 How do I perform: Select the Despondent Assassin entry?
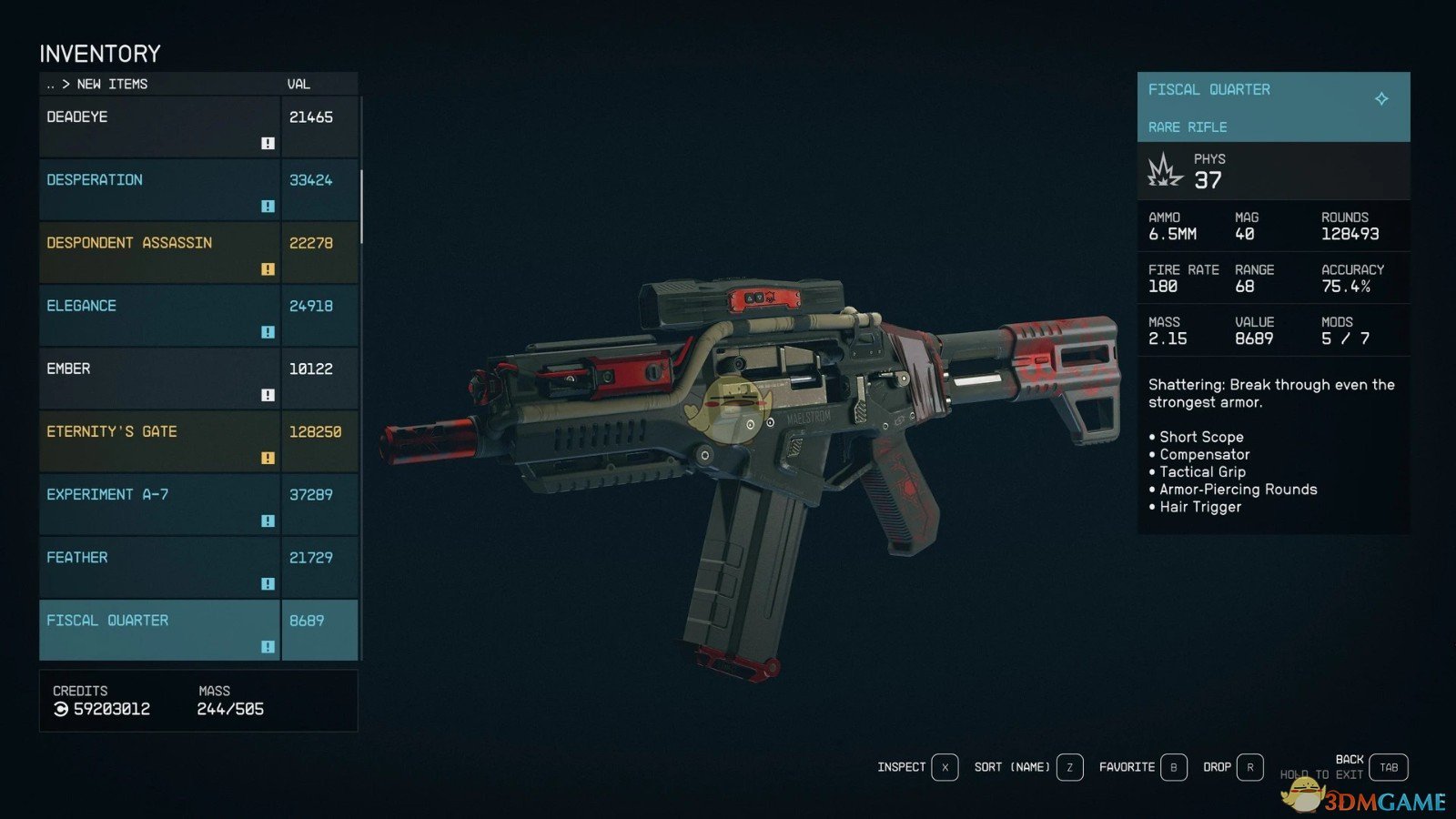point(159,252)
